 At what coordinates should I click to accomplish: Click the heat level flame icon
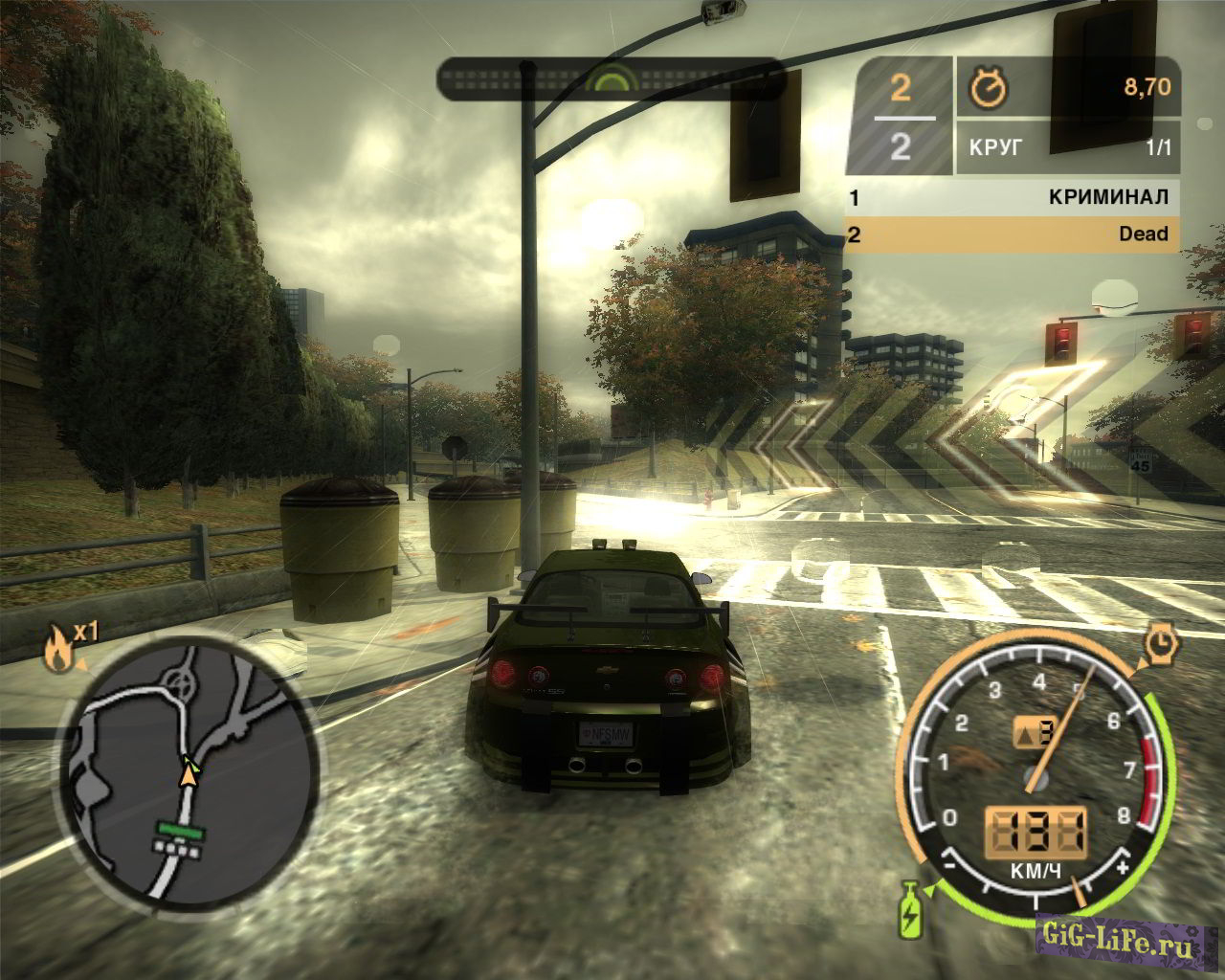point(57,650)
